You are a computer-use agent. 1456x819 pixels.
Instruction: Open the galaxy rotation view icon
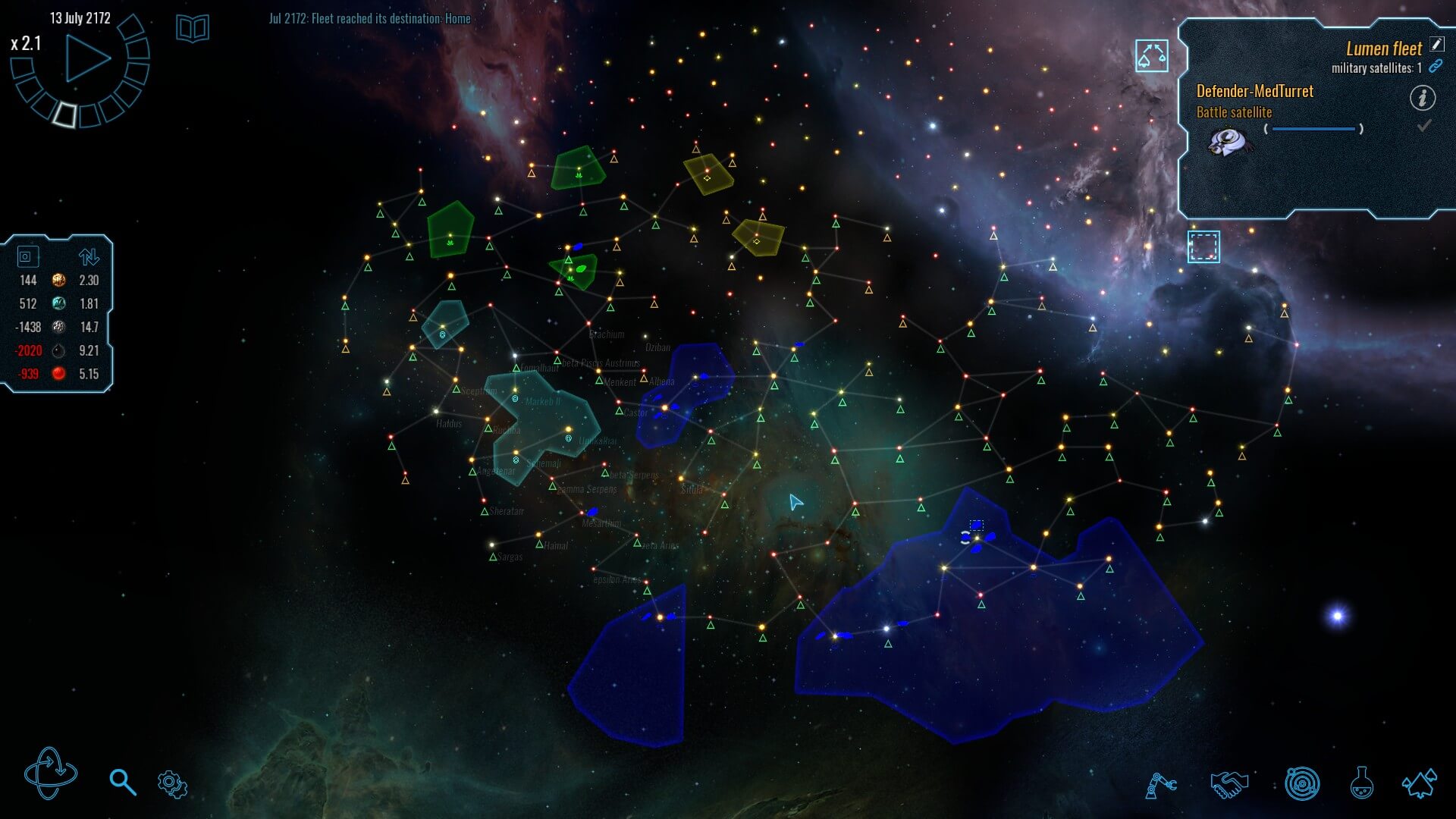click(51, 774)
